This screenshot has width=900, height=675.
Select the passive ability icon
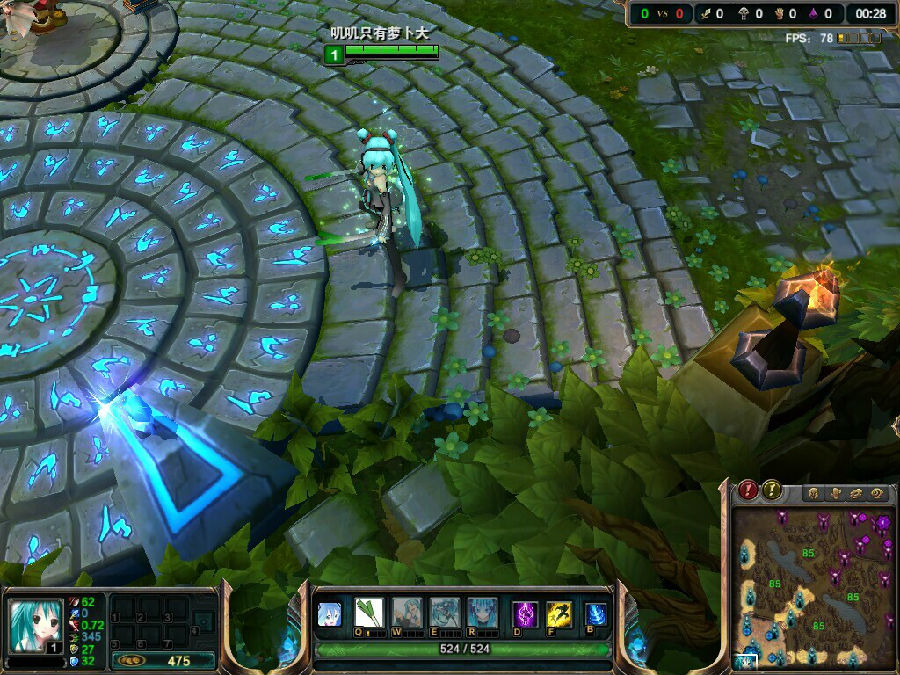click(x=330, y=614)
